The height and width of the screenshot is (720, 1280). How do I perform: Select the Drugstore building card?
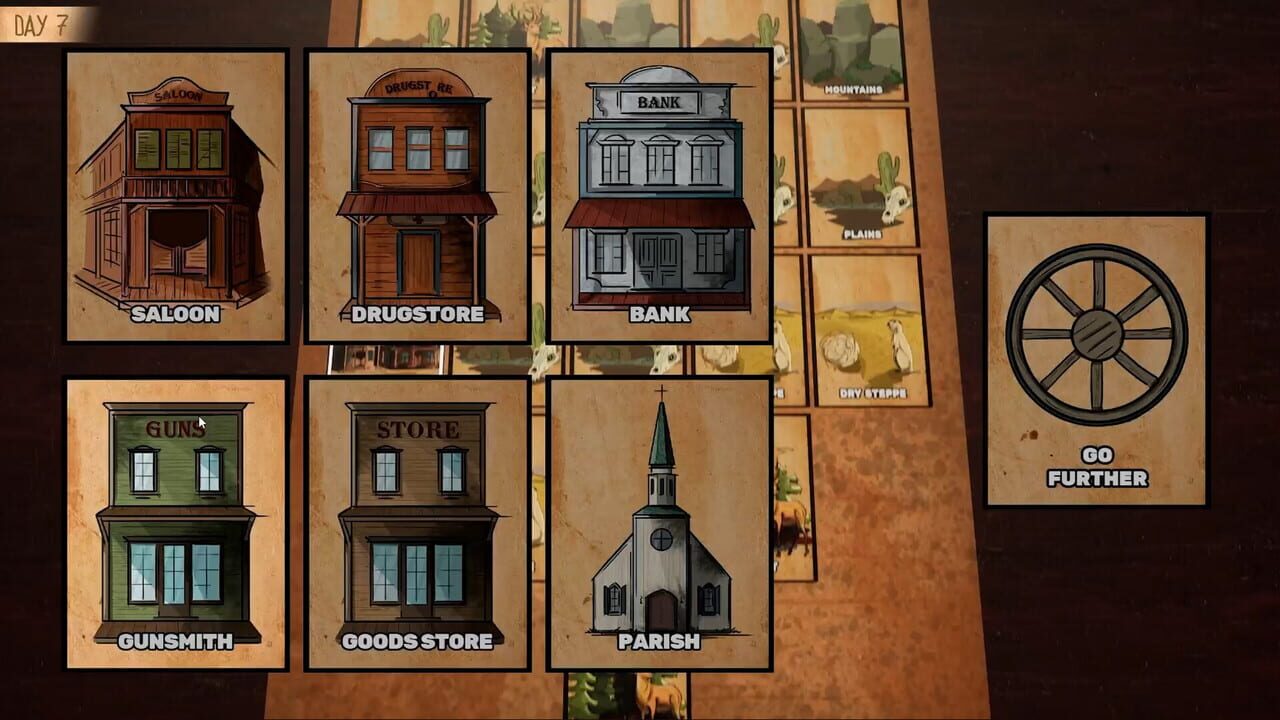415,190
